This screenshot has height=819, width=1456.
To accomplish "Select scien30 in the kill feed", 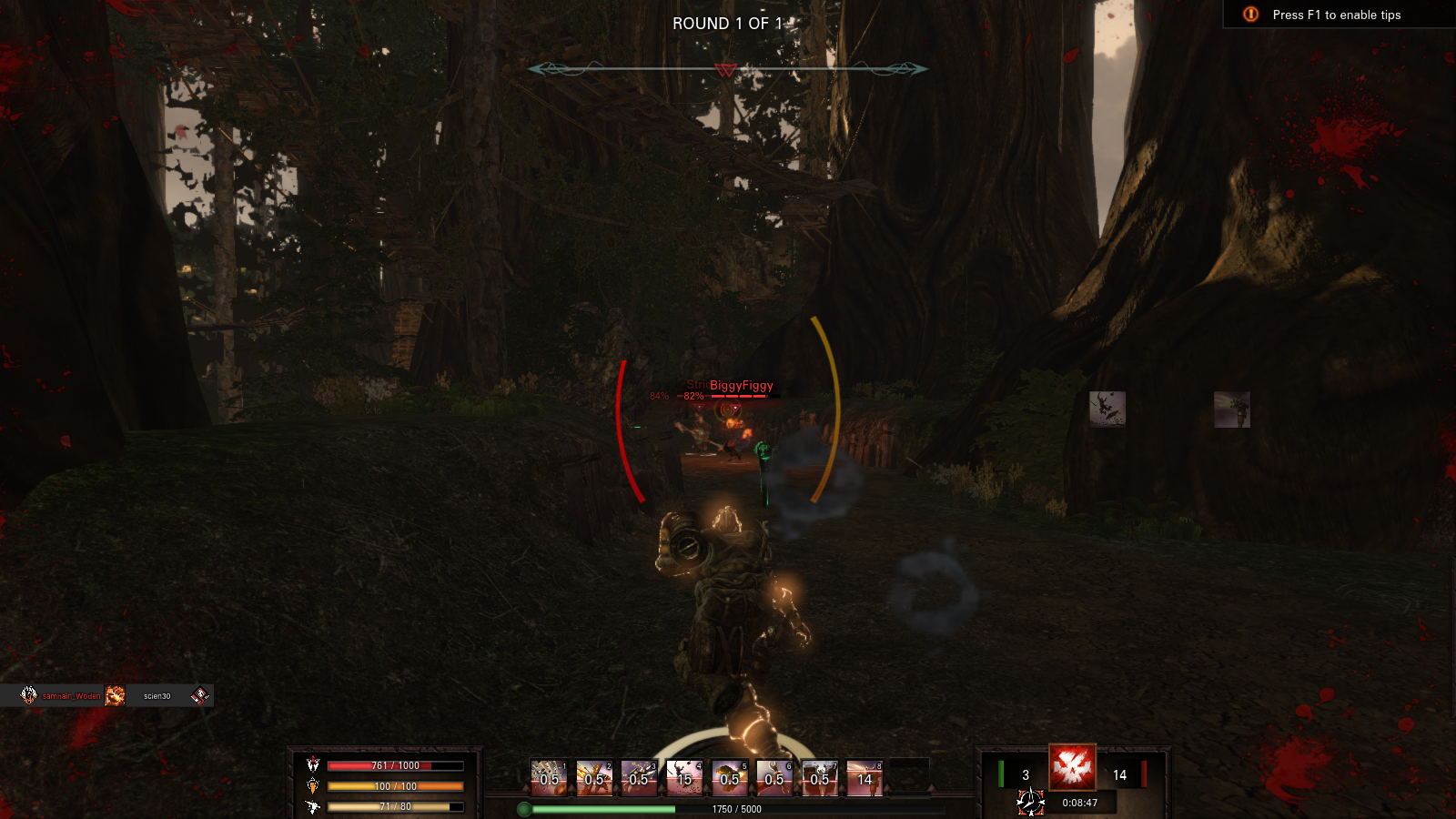I will (157, 696).
